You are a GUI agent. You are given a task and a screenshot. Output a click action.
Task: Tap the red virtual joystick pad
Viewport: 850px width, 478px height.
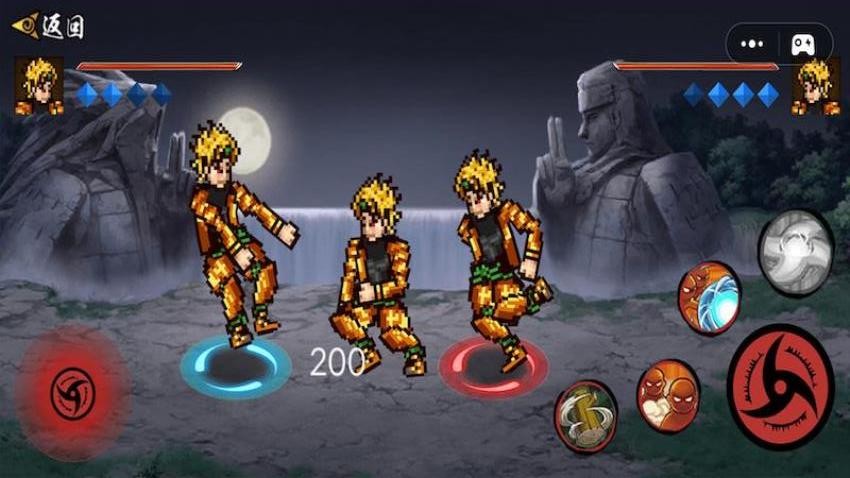click(x=71, y=390)
